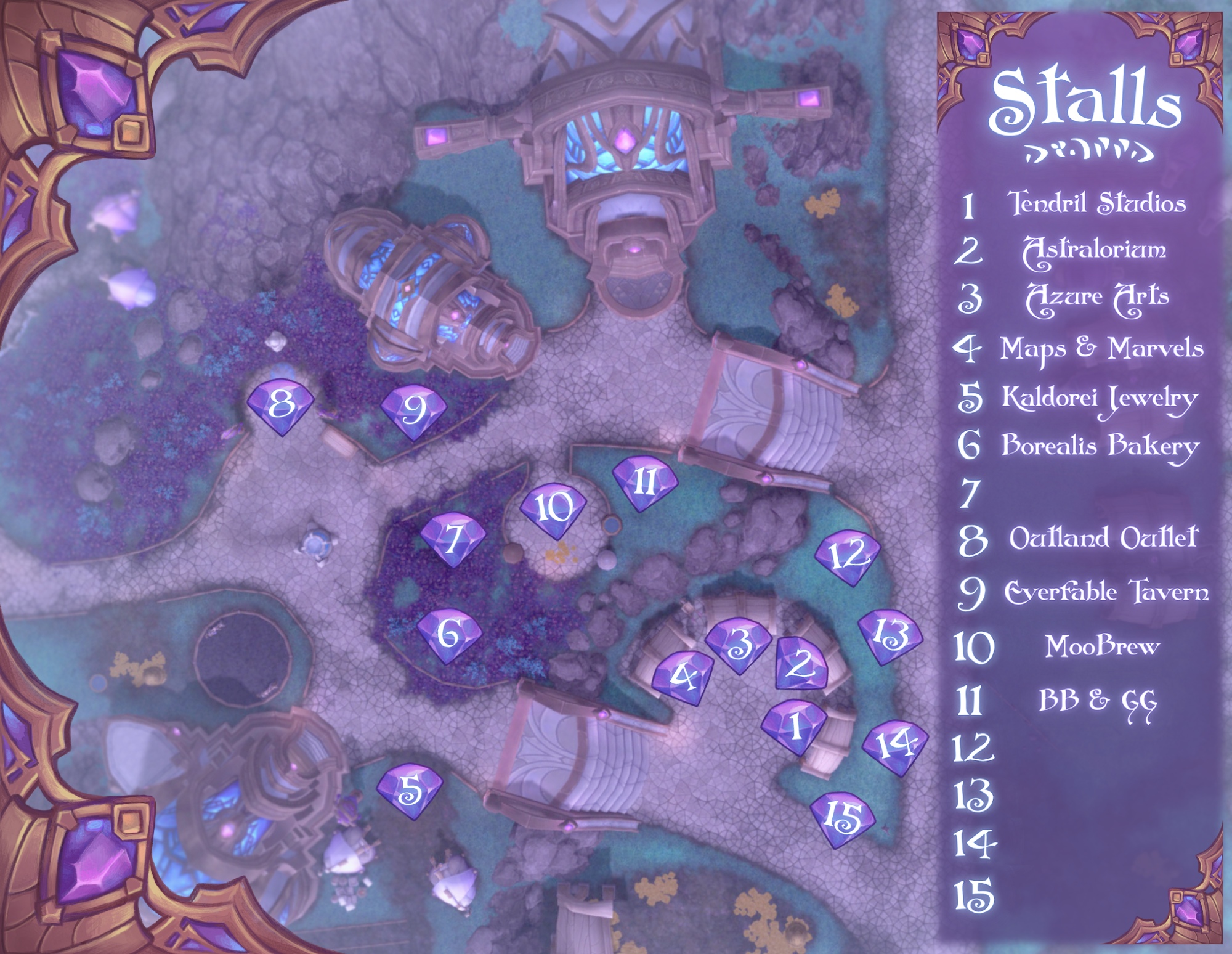Select the number 14 map marker
Viewport: 1232px width, 954px height.
point(894,746)
